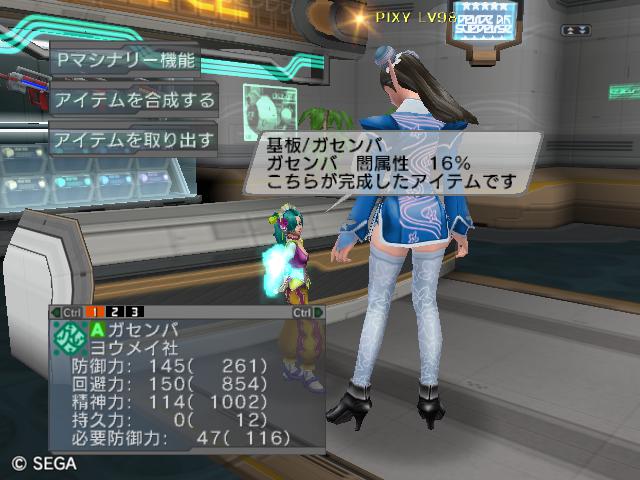640x480 pixels.
Task: Click the ガセンバ green item icon
Action: click(x=69, y=335)
